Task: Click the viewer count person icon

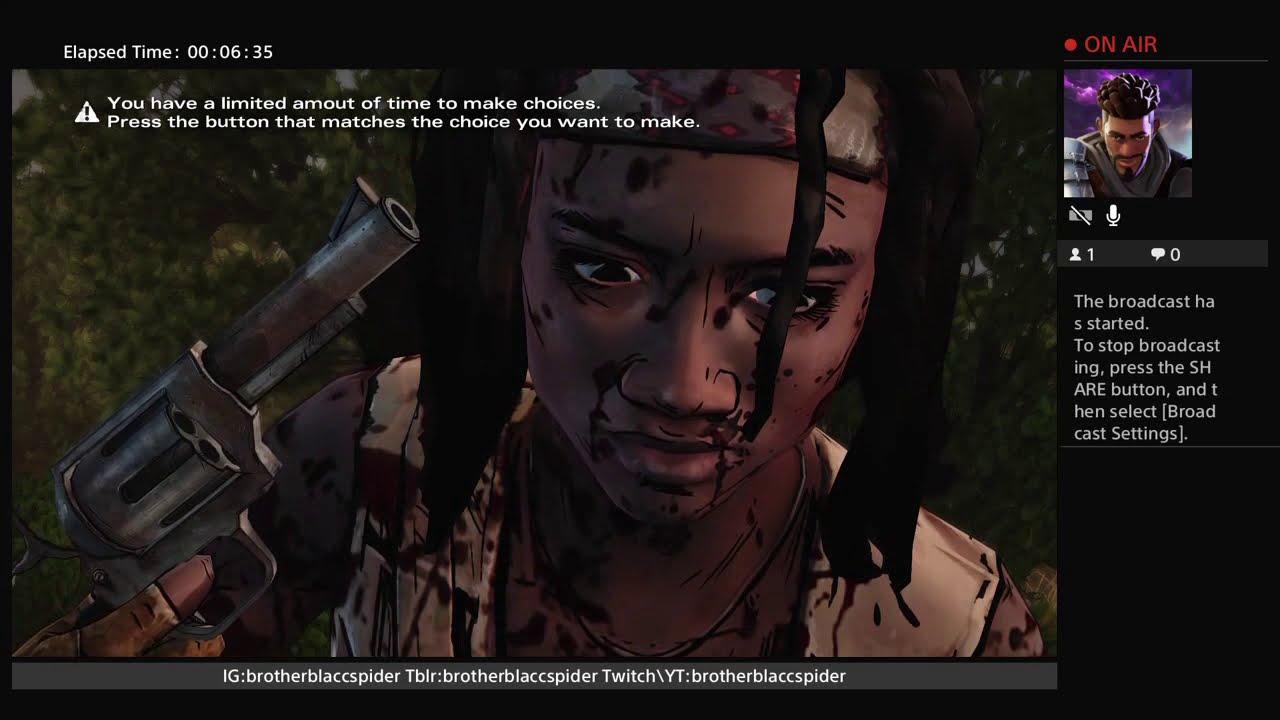Action: click(1078, 253)
